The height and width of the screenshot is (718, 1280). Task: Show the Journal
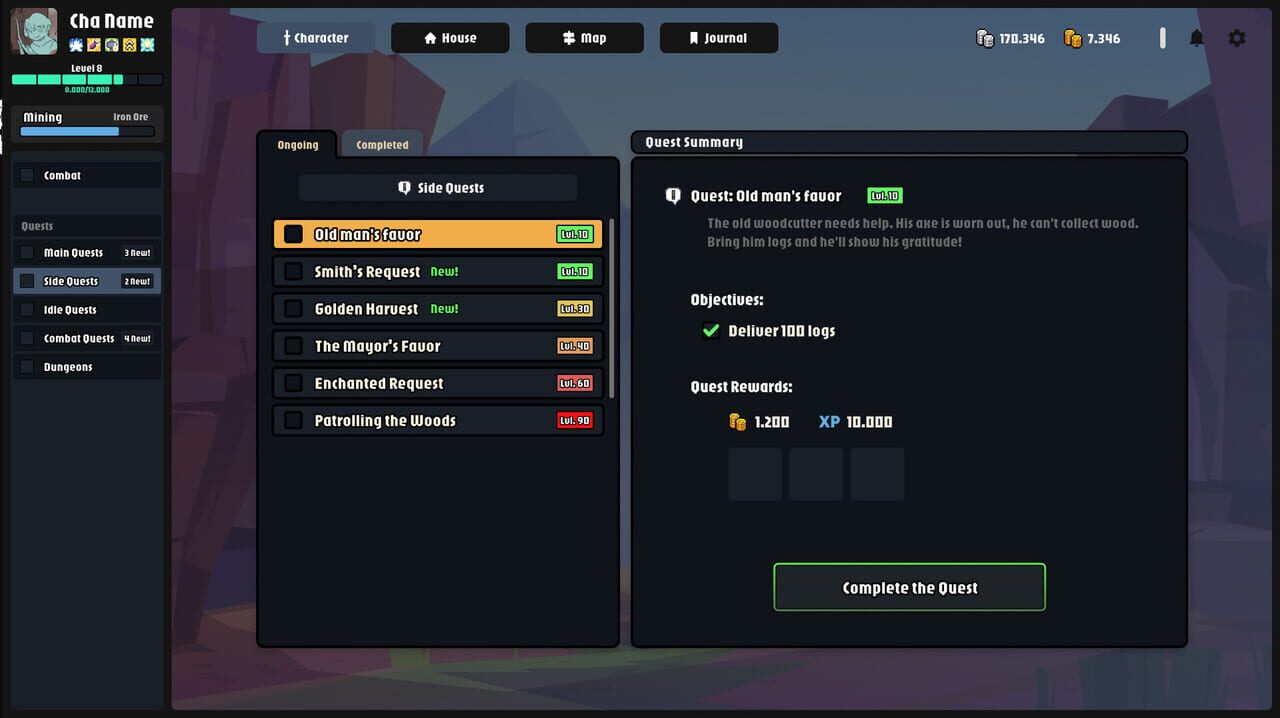[718, 38]
